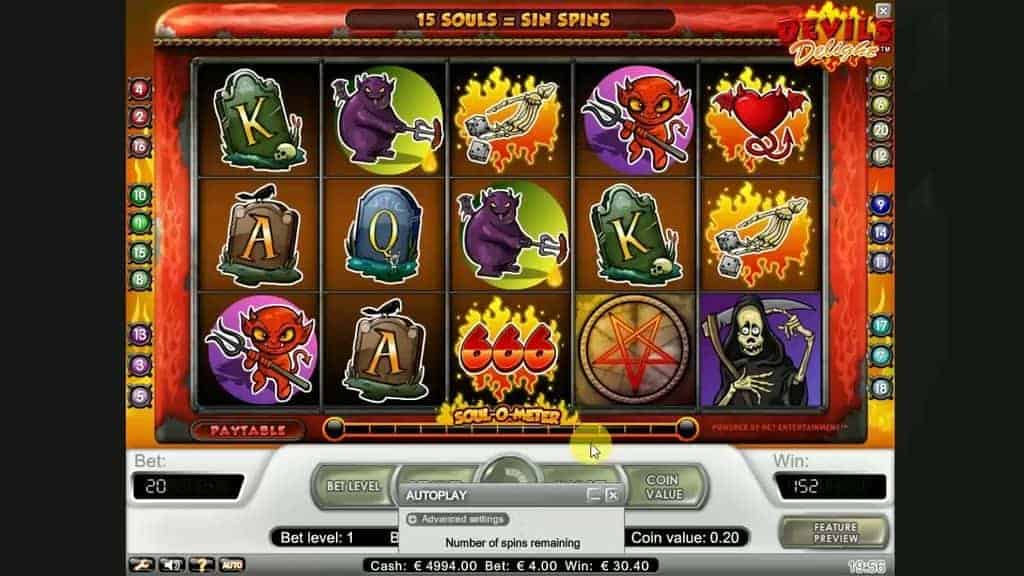Close the Autoplay popup
The width and height of the screenshot is (1024, 576).
tap(613, 495)
